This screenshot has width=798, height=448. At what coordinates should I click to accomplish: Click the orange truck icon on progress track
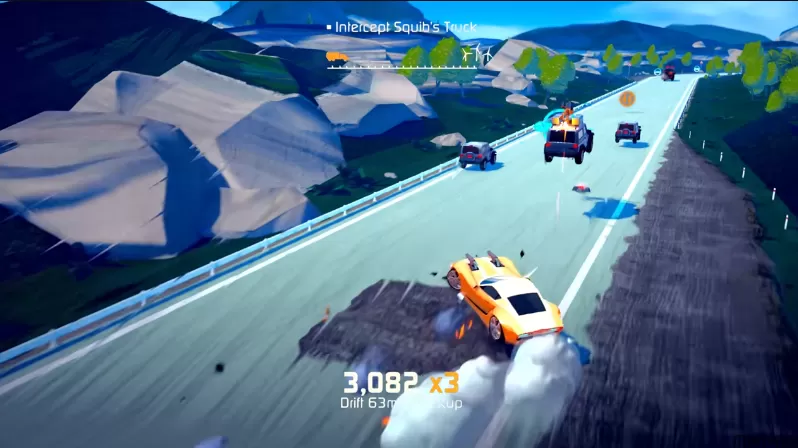coord(338,57)
